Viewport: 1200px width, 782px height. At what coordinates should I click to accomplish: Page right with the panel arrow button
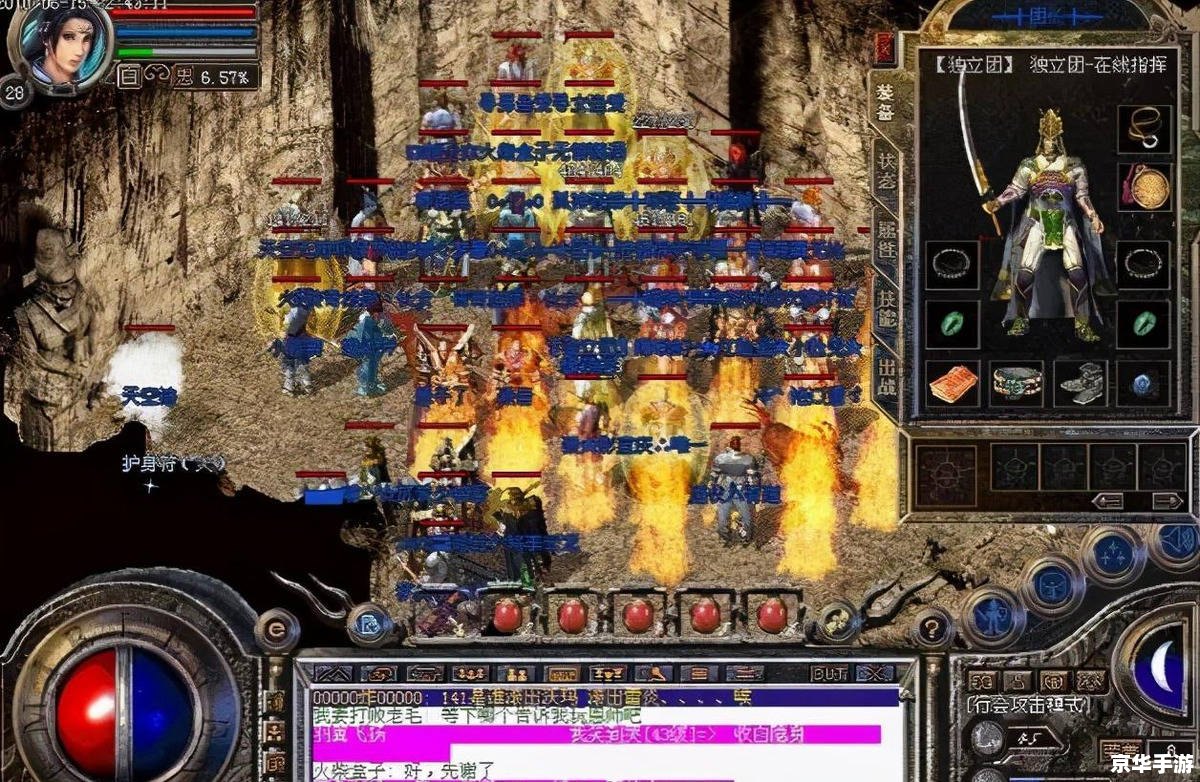coord(1165,500)
